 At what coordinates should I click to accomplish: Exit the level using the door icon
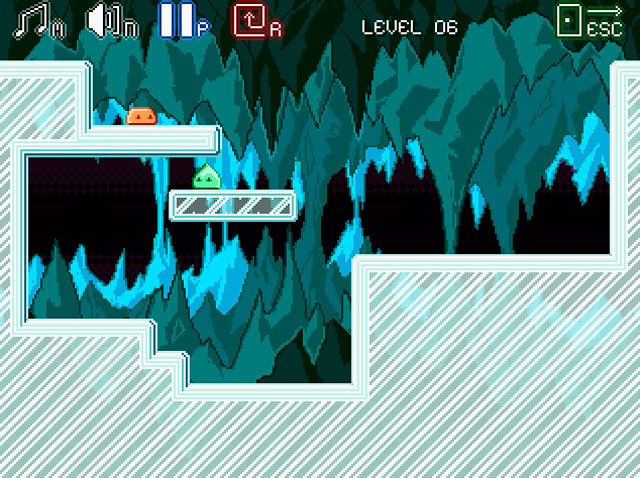(572, 22)
